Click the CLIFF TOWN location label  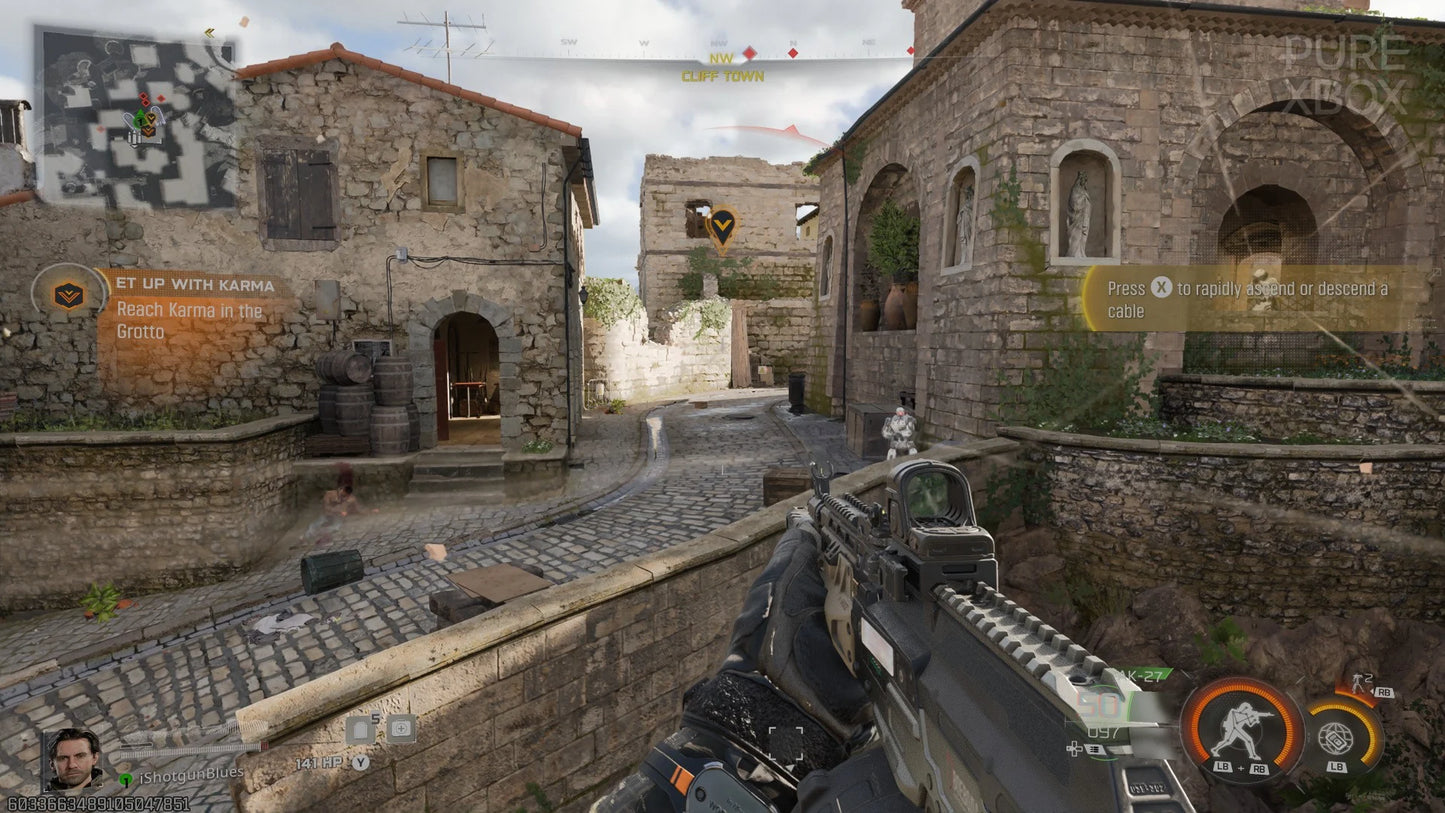click(721, 76)
